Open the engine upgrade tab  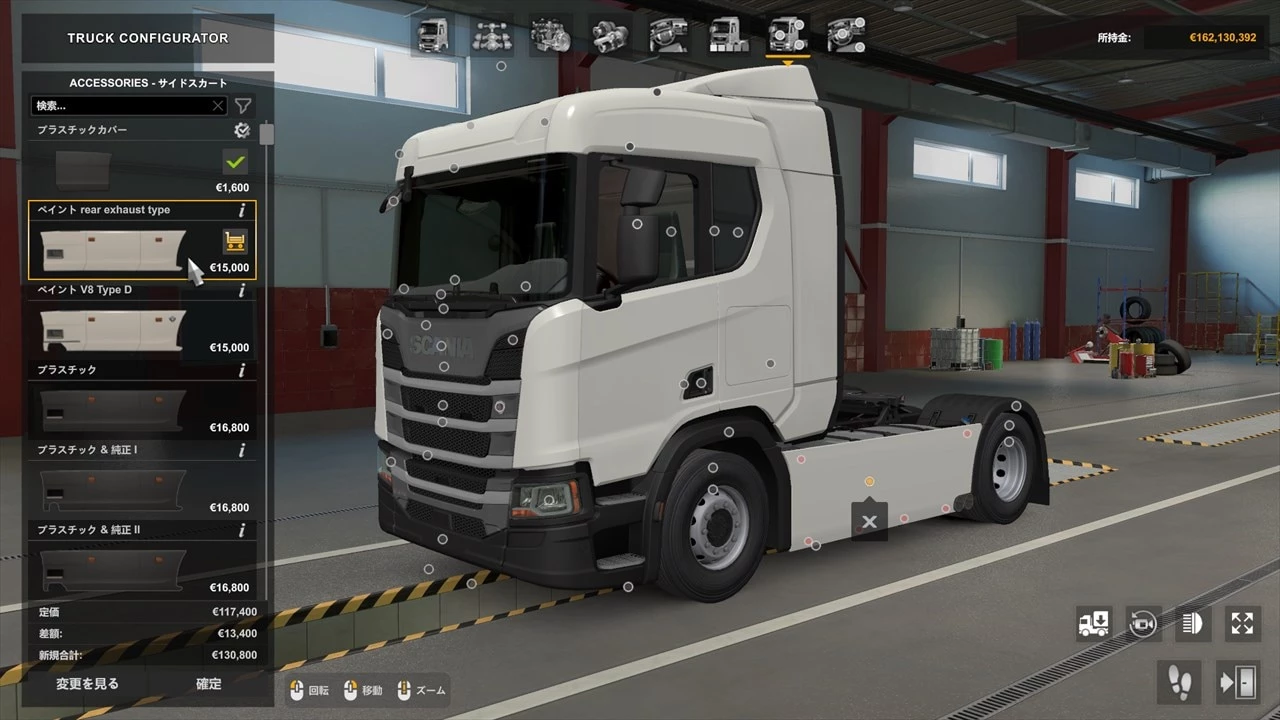click(549, 35)
